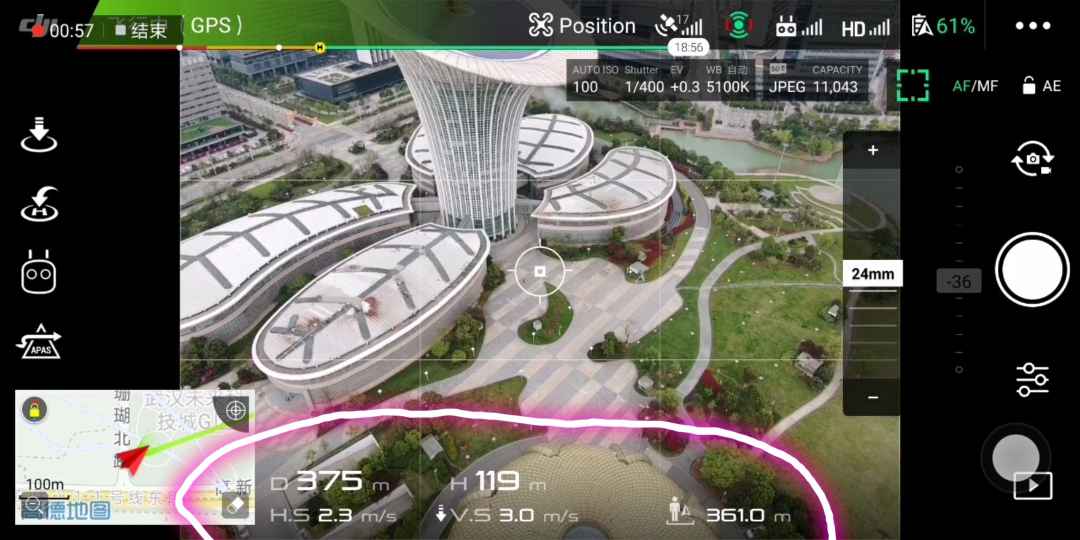Tap the auto landing icon
Viewport: 1080px width, 540px height.
coord(39,134)
